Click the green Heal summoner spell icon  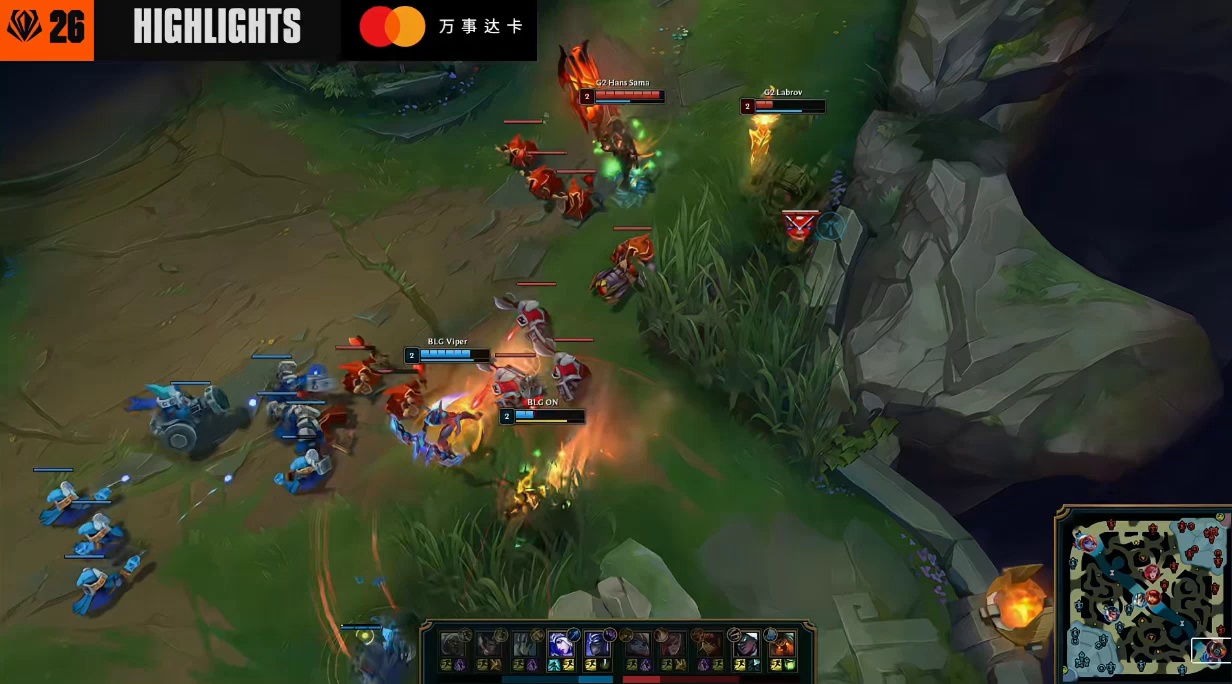[x=790, y=664]
